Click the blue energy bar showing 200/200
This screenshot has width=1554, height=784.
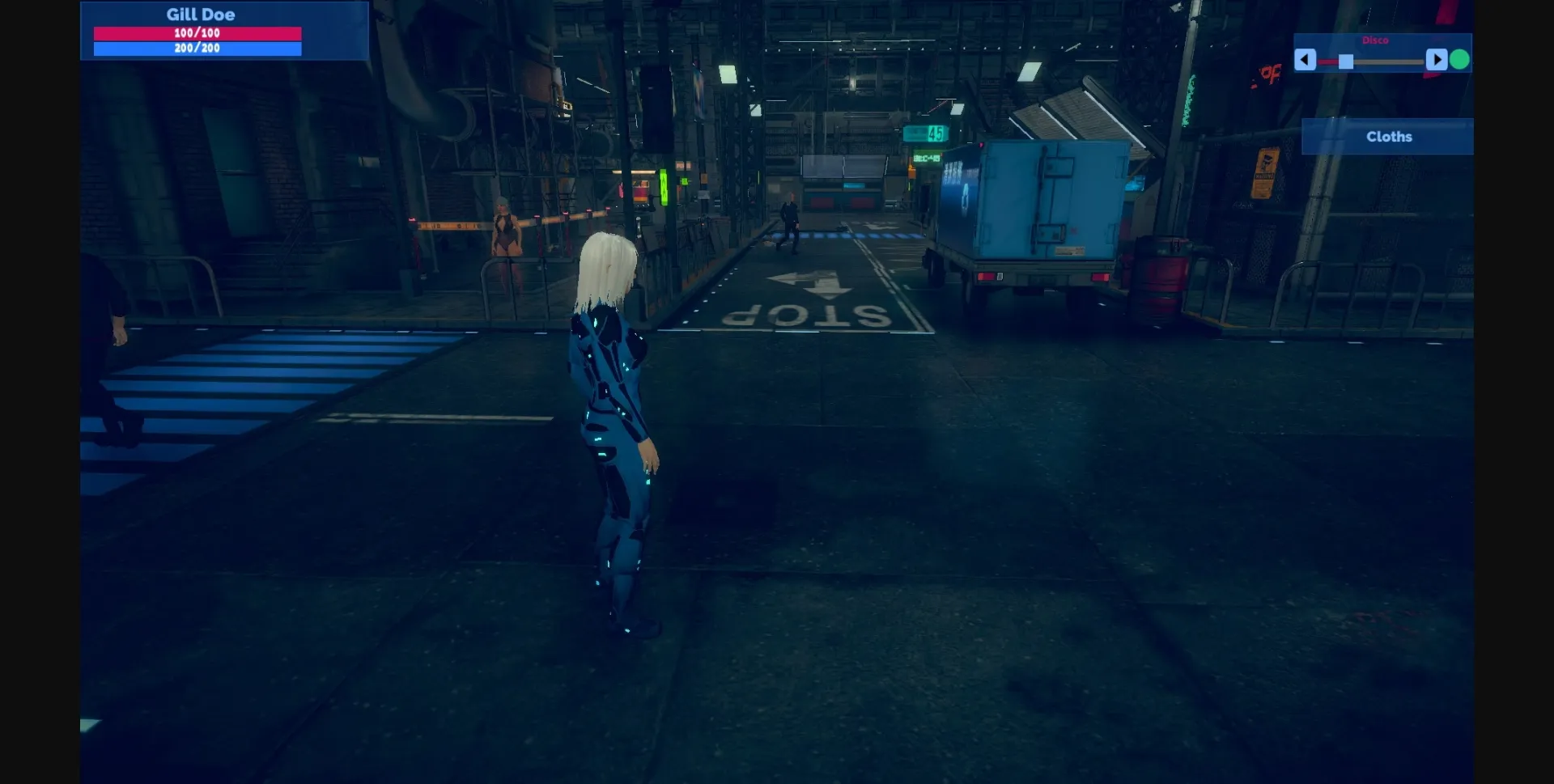[198, 48]
